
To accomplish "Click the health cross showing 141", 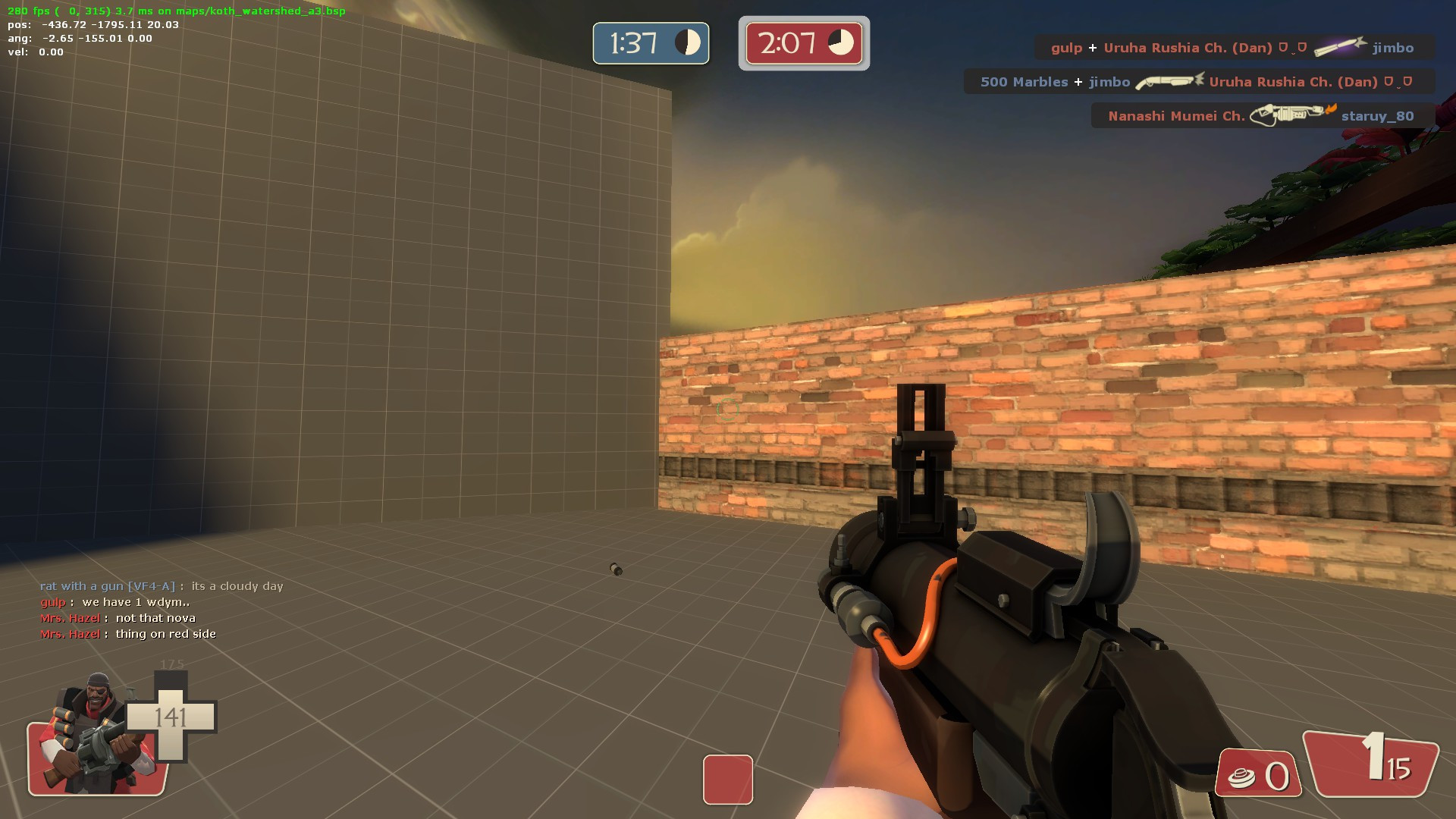I will tap(173, 715).
